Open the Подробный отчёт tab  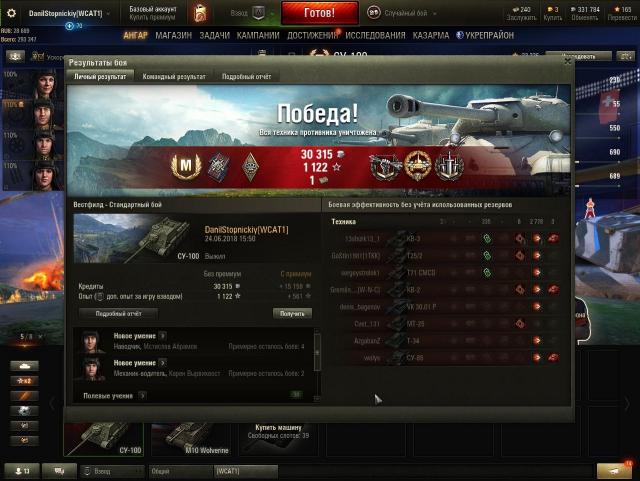(246, 76)
